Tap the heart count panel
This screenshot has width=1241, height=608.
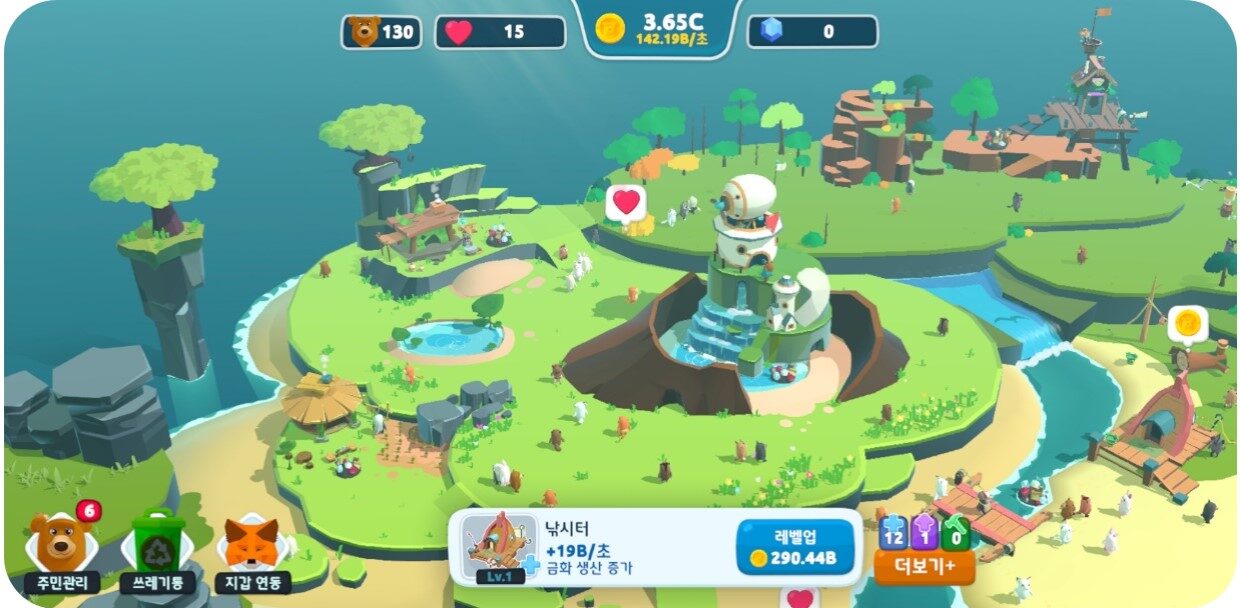[499, 32]
